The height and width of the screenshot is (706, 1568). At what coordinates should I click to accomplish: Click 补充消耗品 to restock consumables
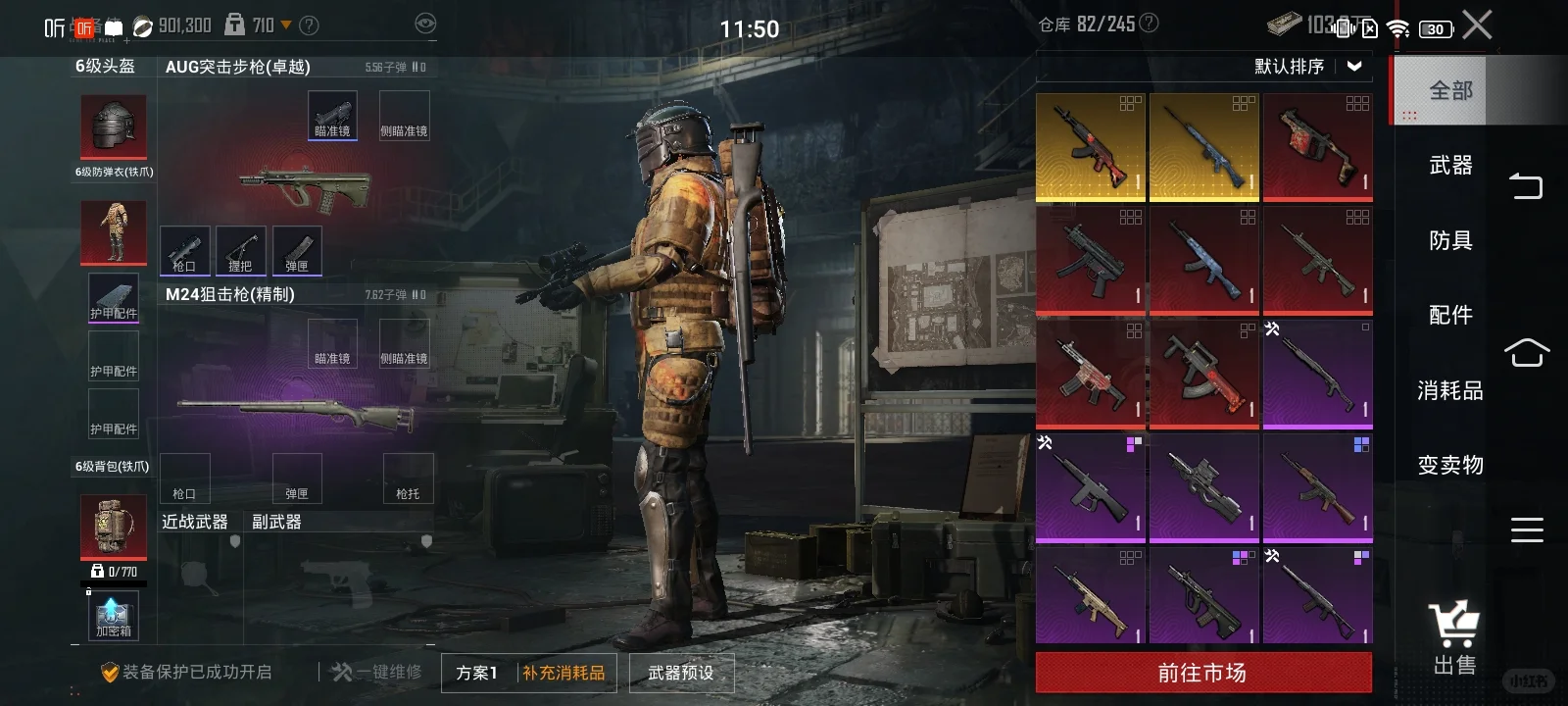563,673
